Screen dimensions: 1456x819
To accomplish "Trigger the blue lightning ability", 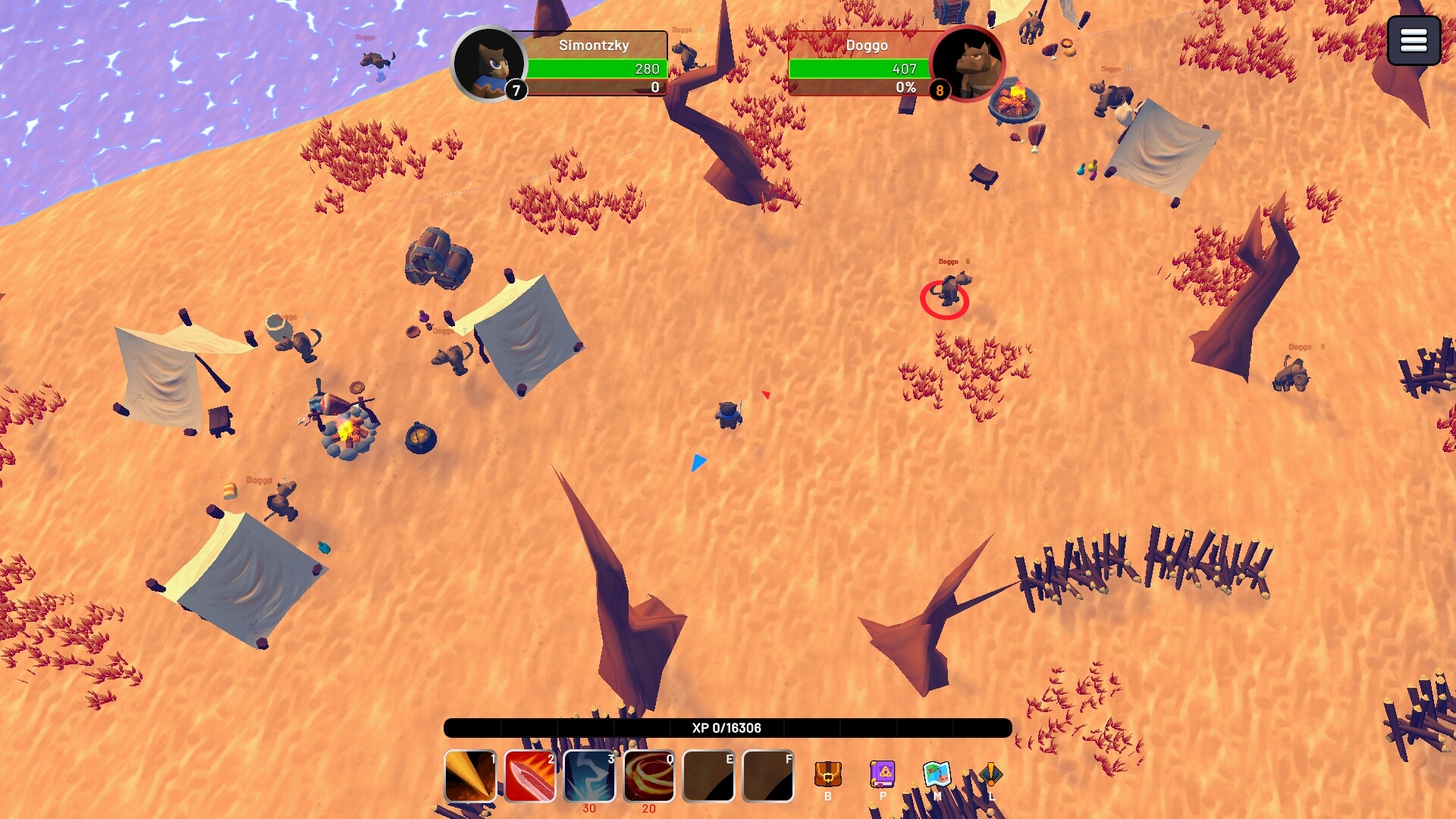I will 589,776.
